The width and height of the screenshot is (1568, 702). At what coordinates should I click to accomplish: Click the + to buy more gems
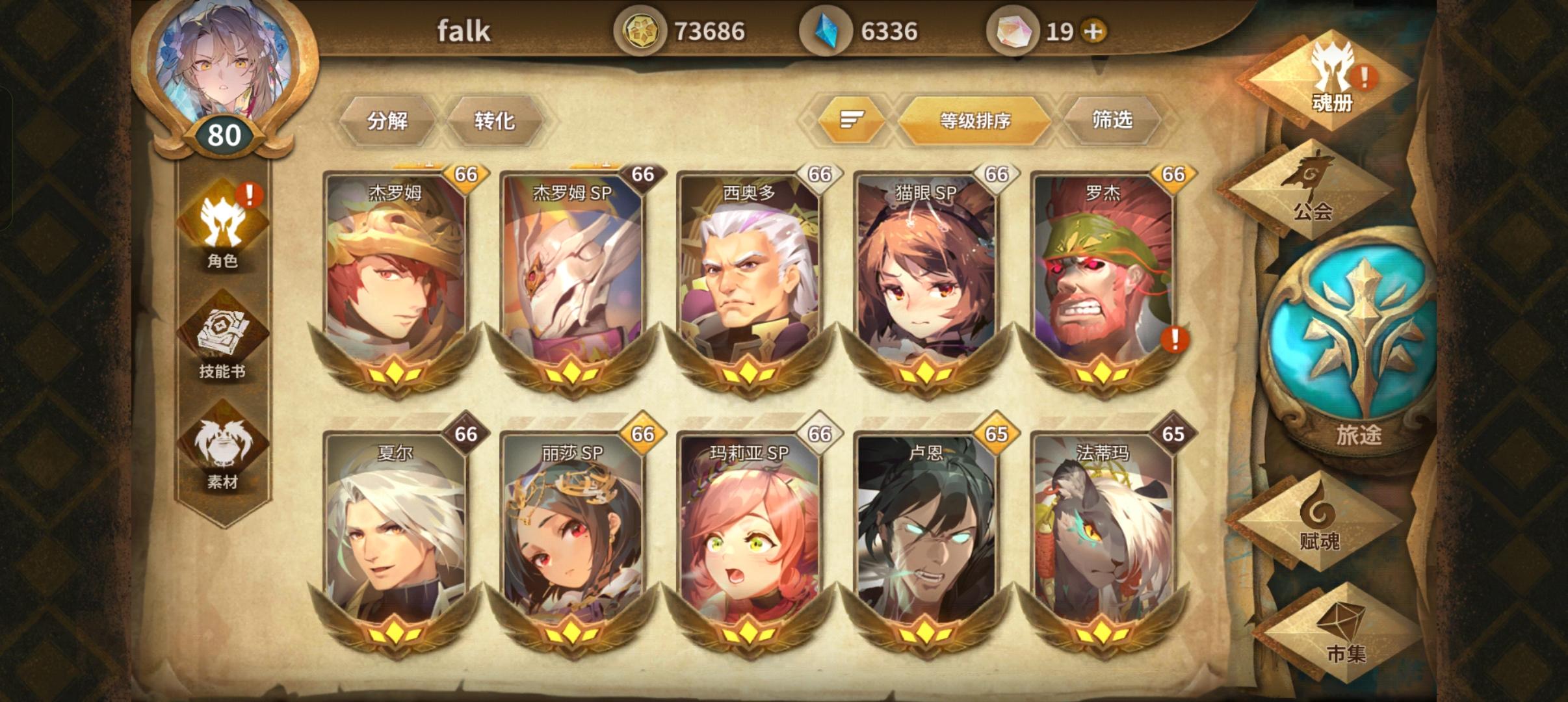tap(1095, 31)
